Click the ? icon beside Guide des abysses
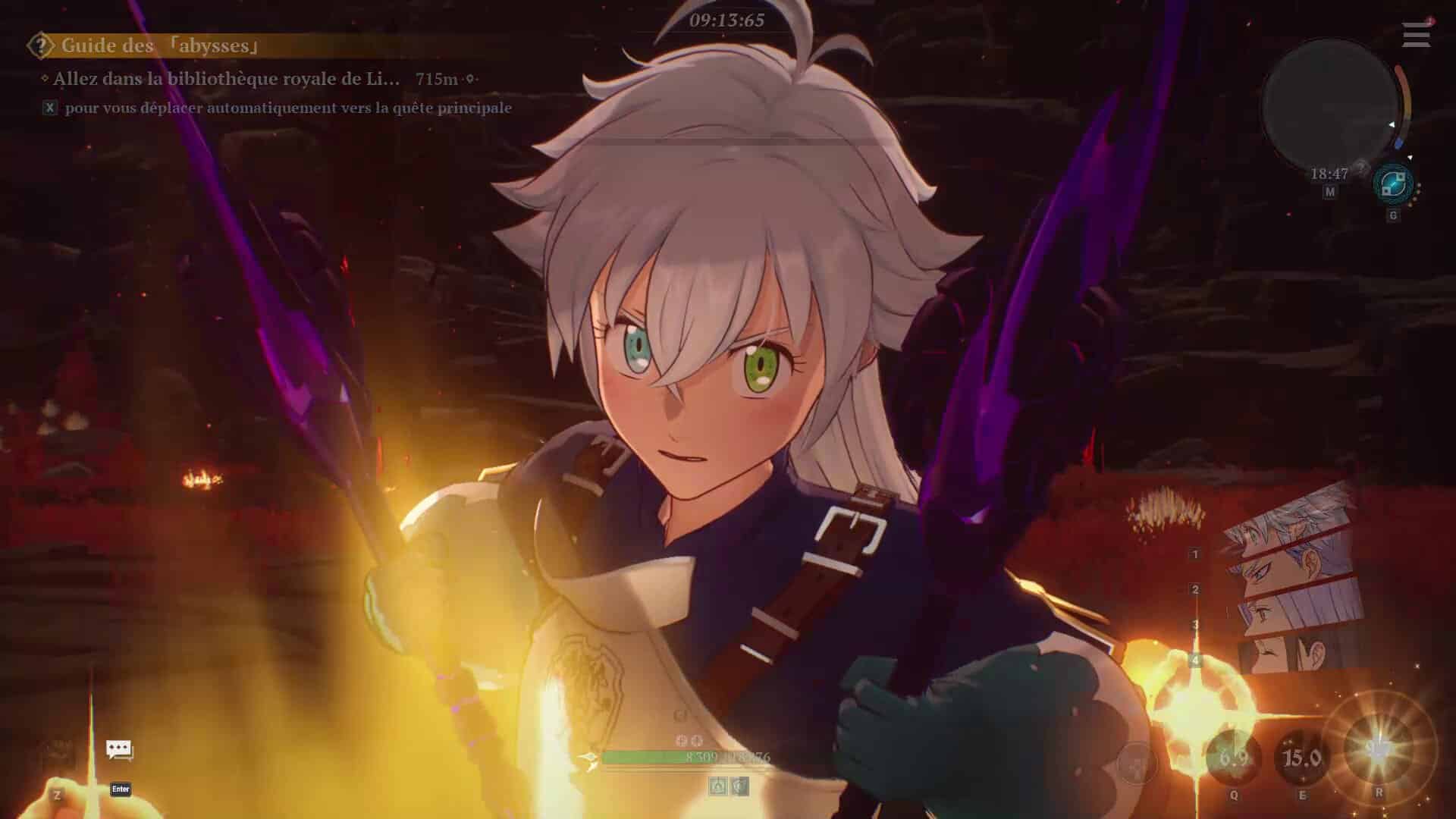 (x=39, y=45)
